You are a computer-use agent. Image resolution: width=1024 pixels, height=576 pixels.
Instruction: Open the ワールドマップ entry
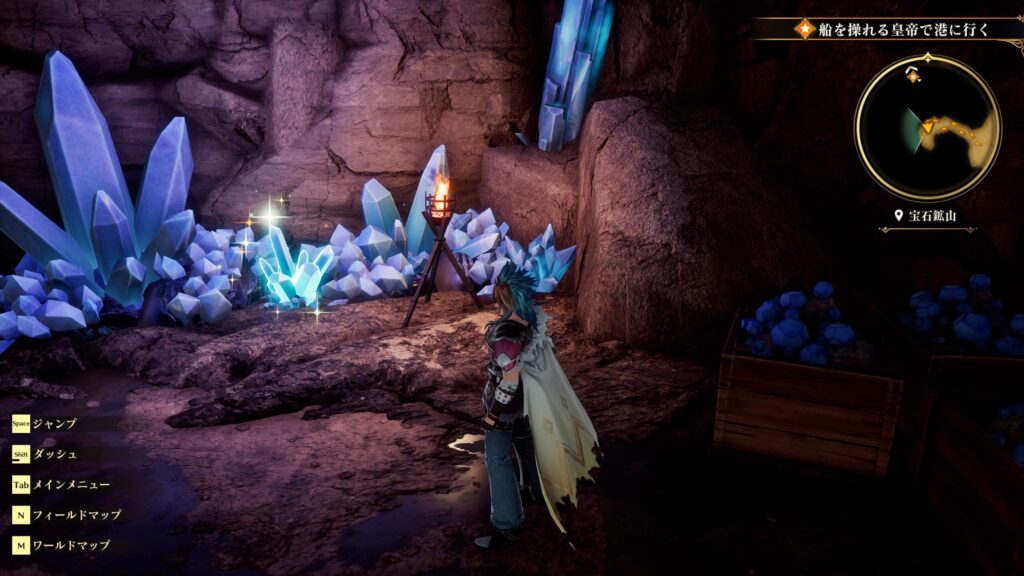pyautogui.click(x=71, y=546)
